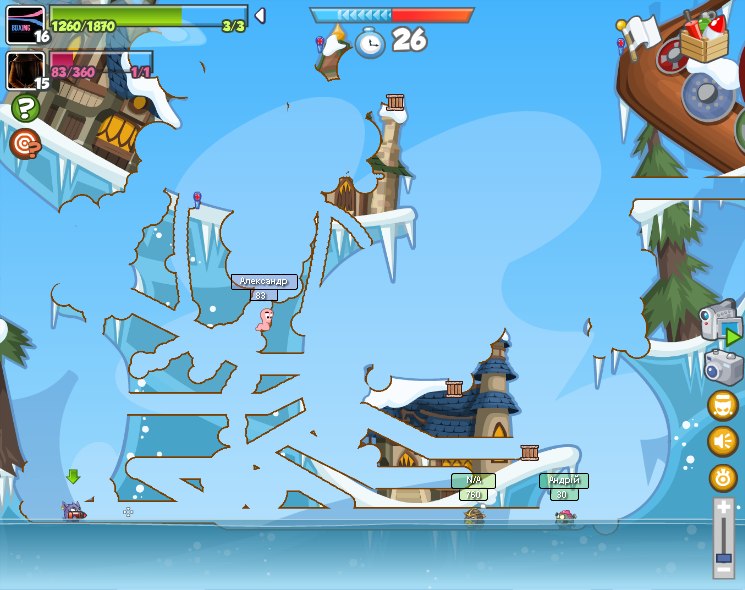Start video recording with camcorder icon

tap(720, 322)
